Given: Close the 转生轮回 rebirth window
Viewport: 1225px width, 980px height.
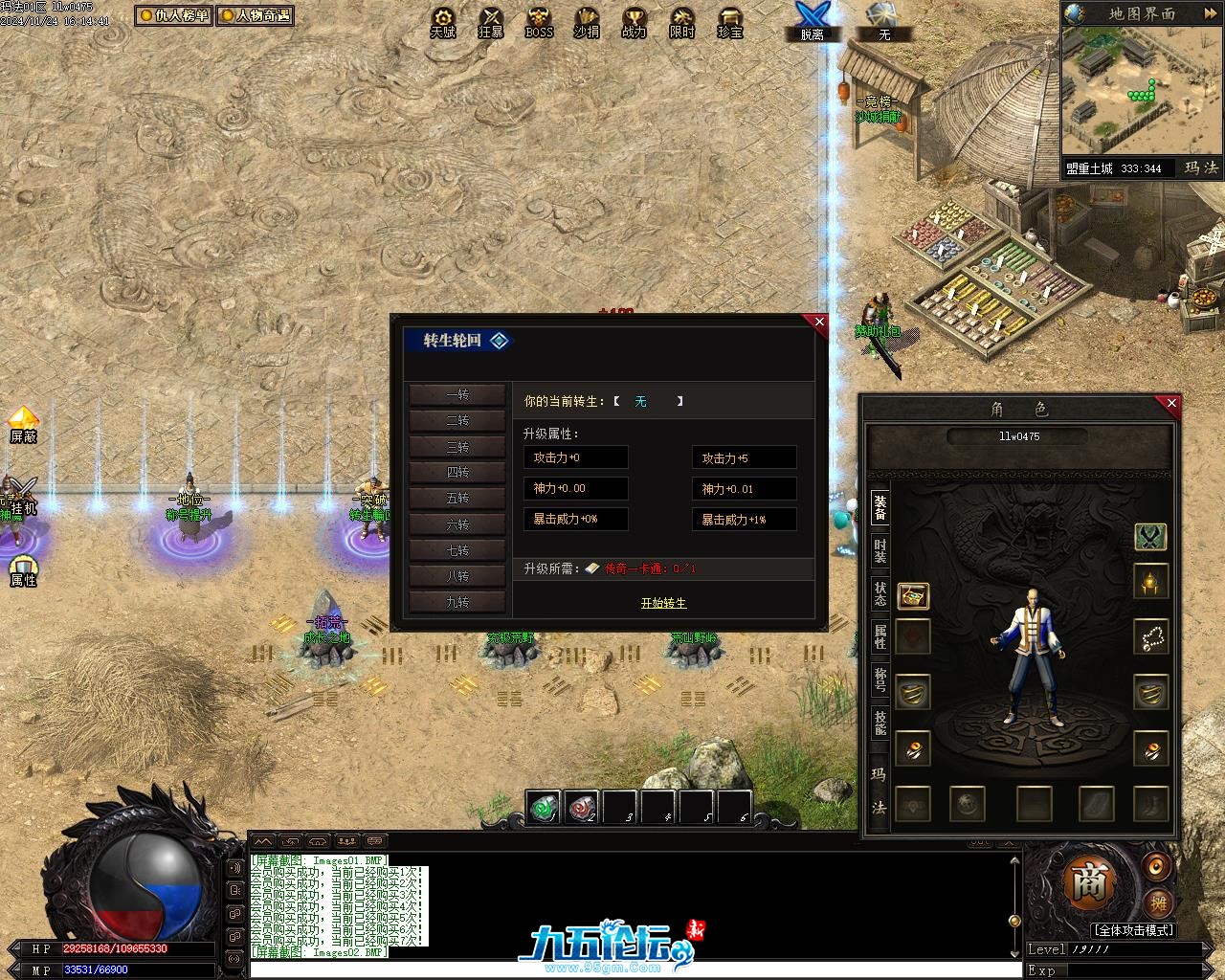Looking at the screenshot, I should pyautogui.click(x=819, y=323).
